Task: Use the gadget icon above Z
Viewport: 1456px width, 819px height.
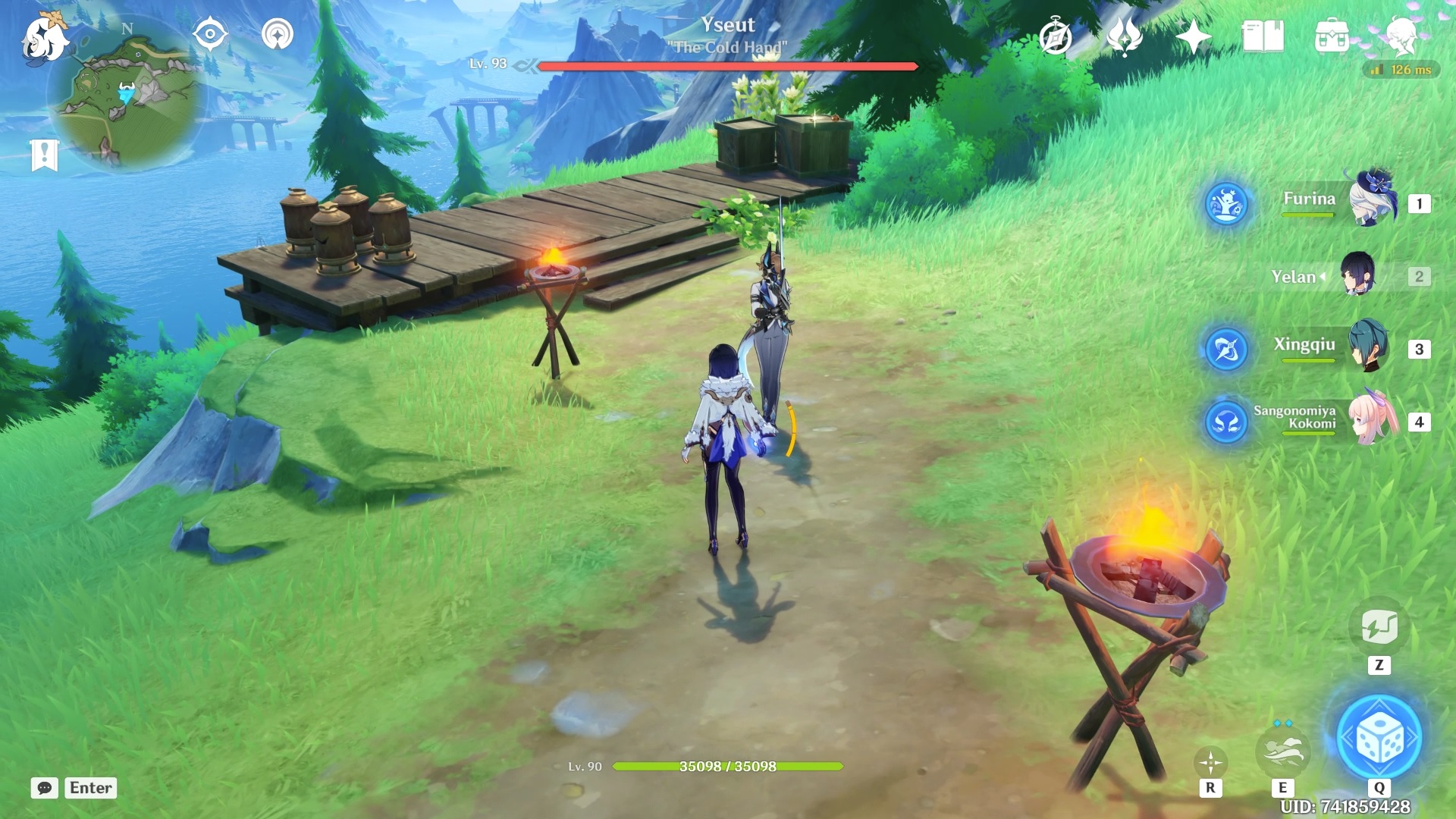Action: pyautogui.click(x=1379, y=627)
